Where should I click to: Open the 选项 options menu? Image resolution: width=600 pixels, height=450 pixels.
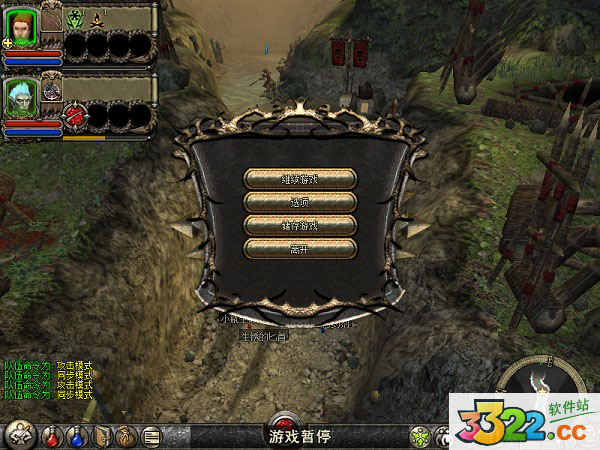(x=300, y=202)
